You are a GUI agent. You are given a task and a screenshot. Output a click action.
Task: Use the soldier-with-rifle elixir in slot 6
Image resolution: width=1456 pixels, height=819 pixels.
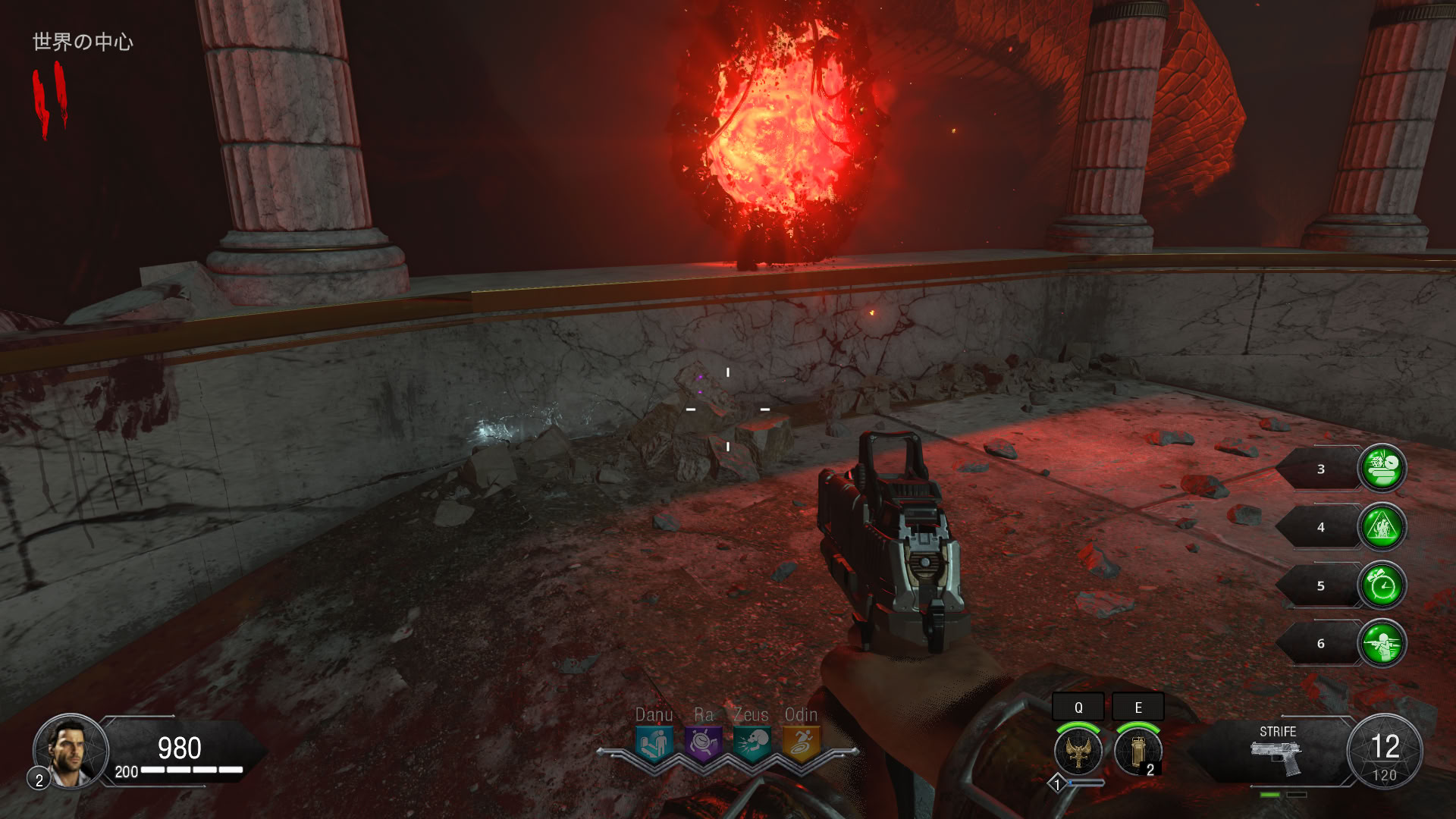point(1382,644)
